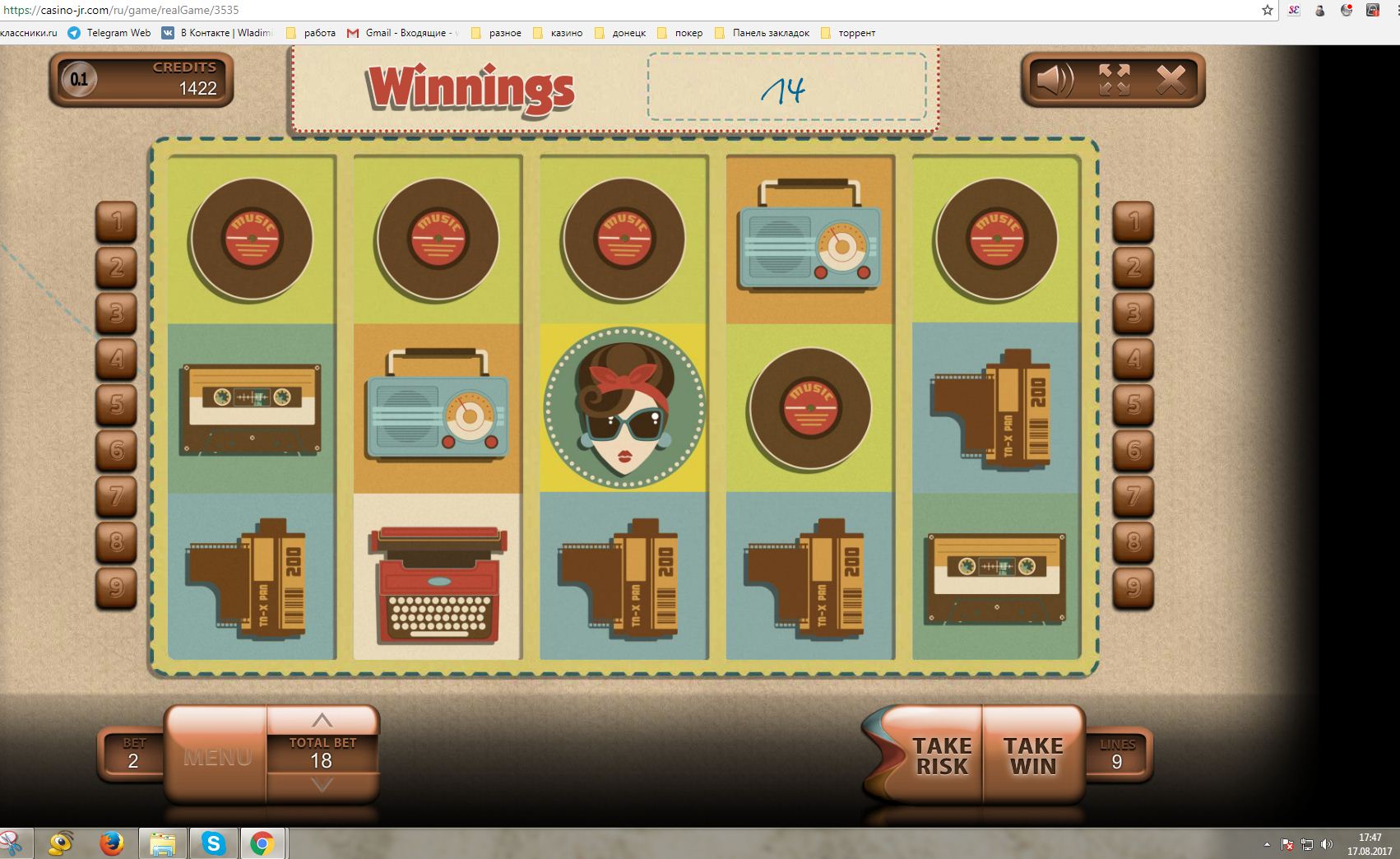Collect winnings with Take Win

tap(1033, 755)
